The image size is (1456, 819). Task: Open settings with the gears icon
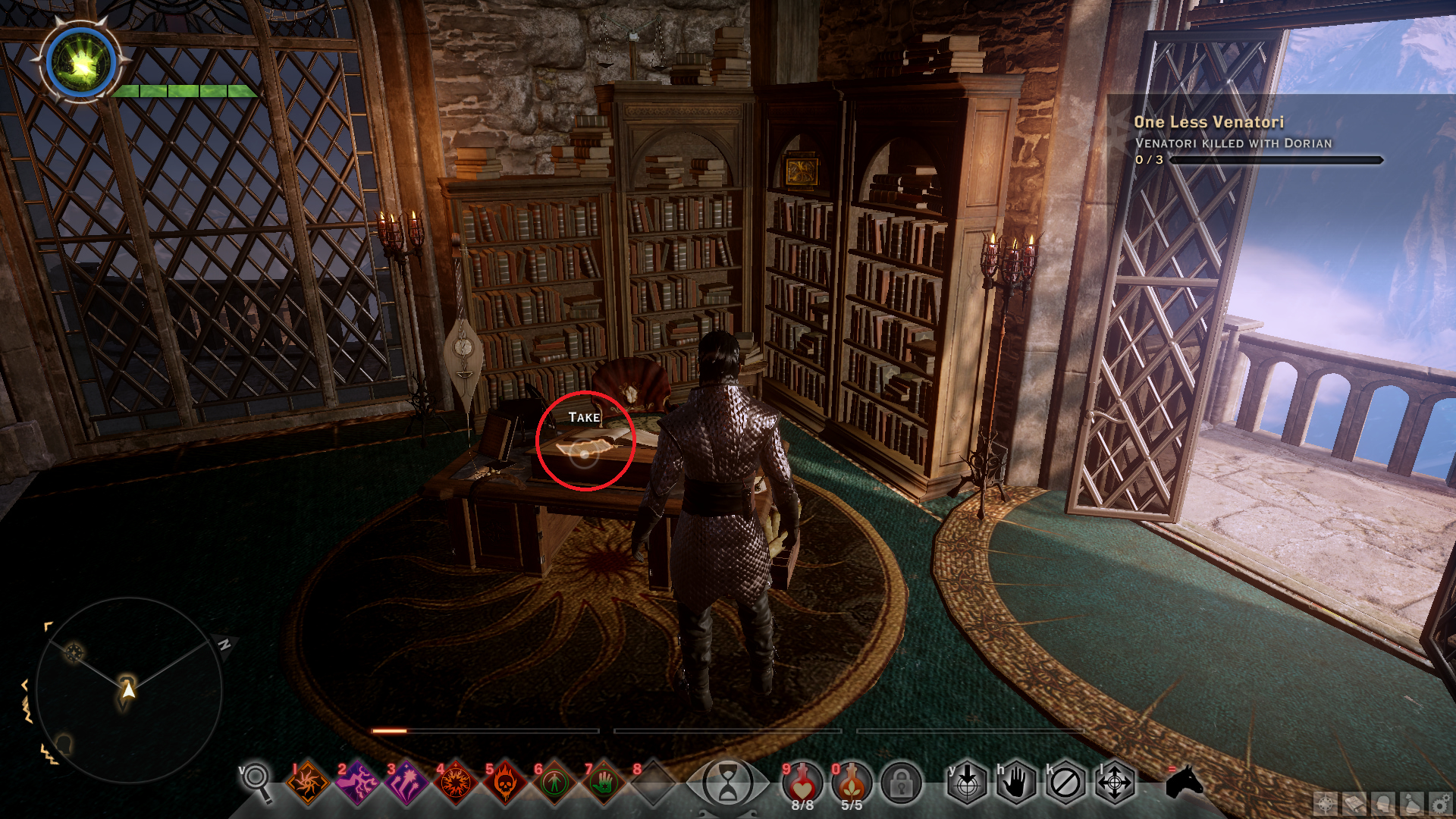click(x=1439, y=804)
